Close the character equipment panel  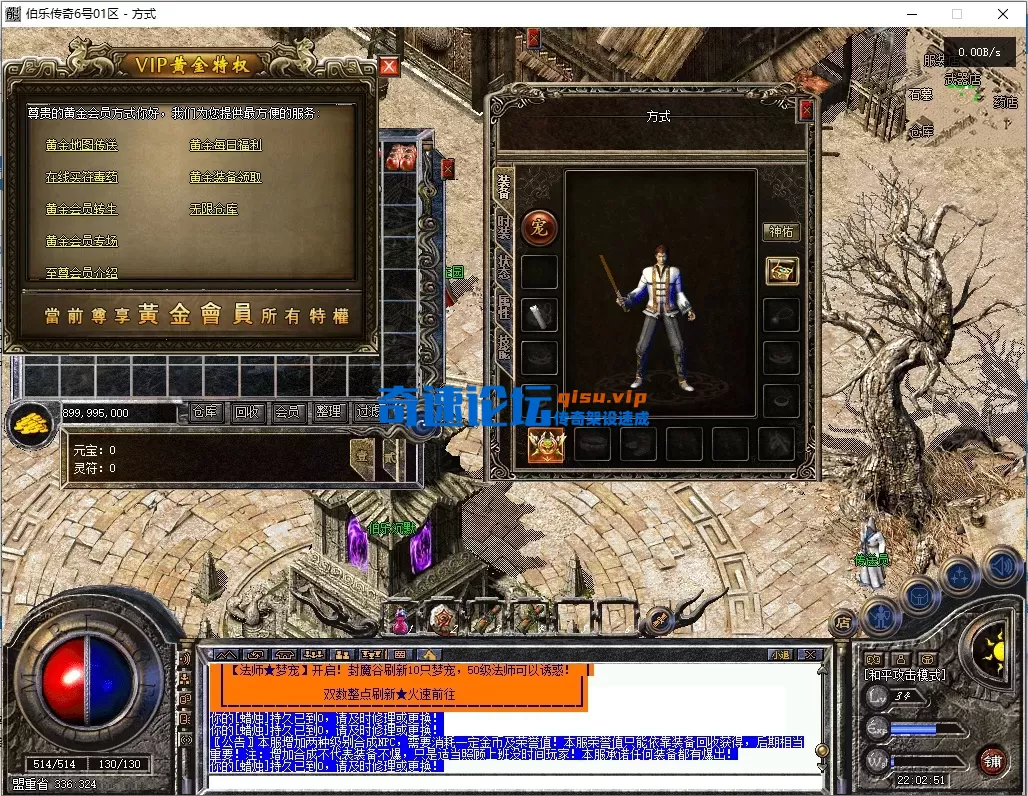(806, 110)
